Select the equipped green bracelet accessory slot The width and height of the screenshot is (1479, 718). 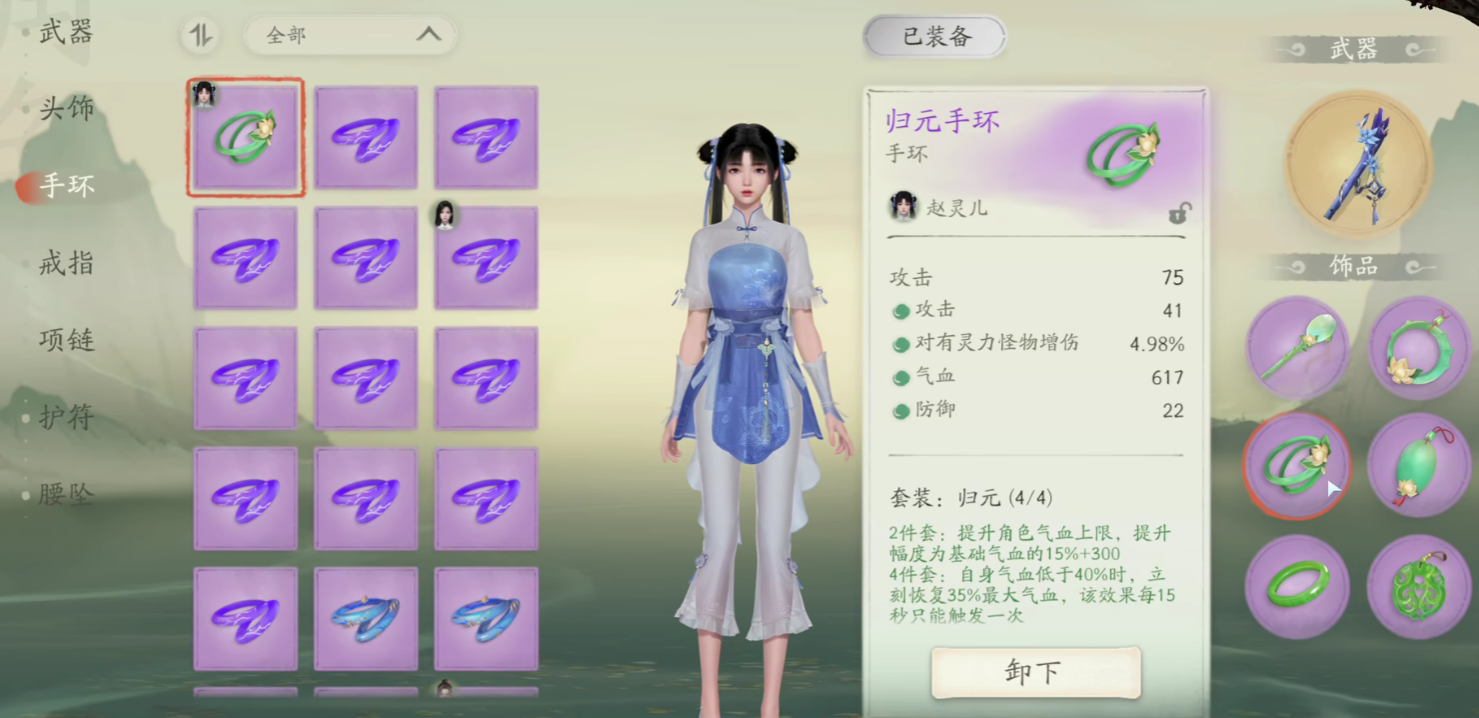coord(1297,465)
